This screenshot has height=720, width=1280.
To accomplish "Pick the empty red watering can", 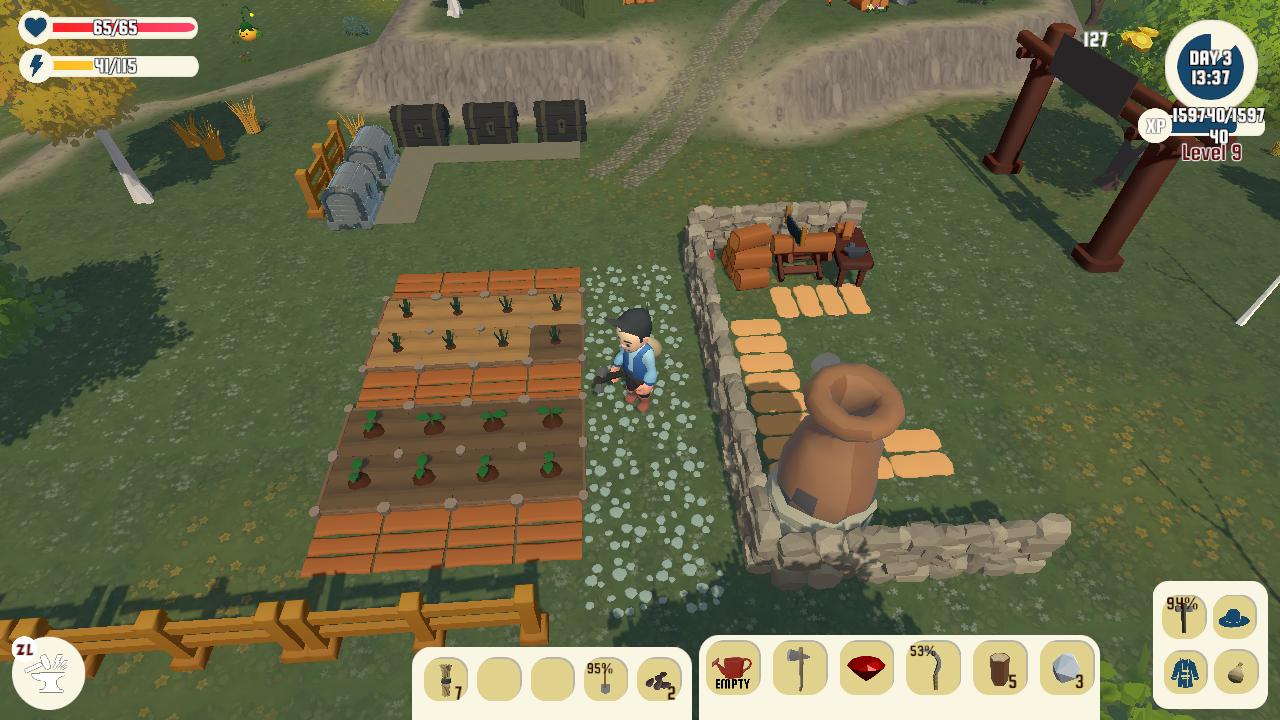I will [x=732, y=668].
